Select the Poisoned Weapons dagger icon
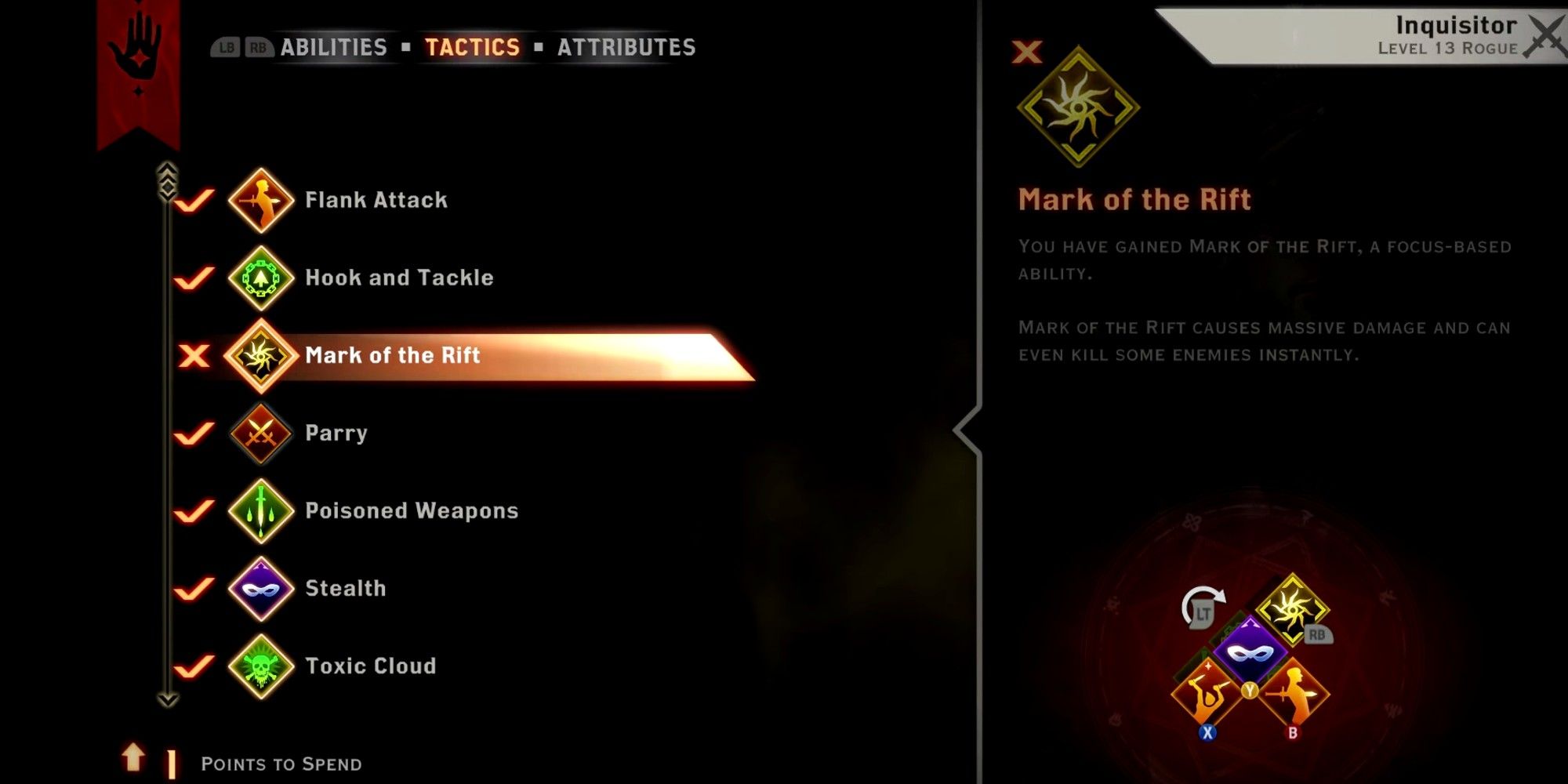This screenshot has width=1568, height=784. (x=261, y=511)
